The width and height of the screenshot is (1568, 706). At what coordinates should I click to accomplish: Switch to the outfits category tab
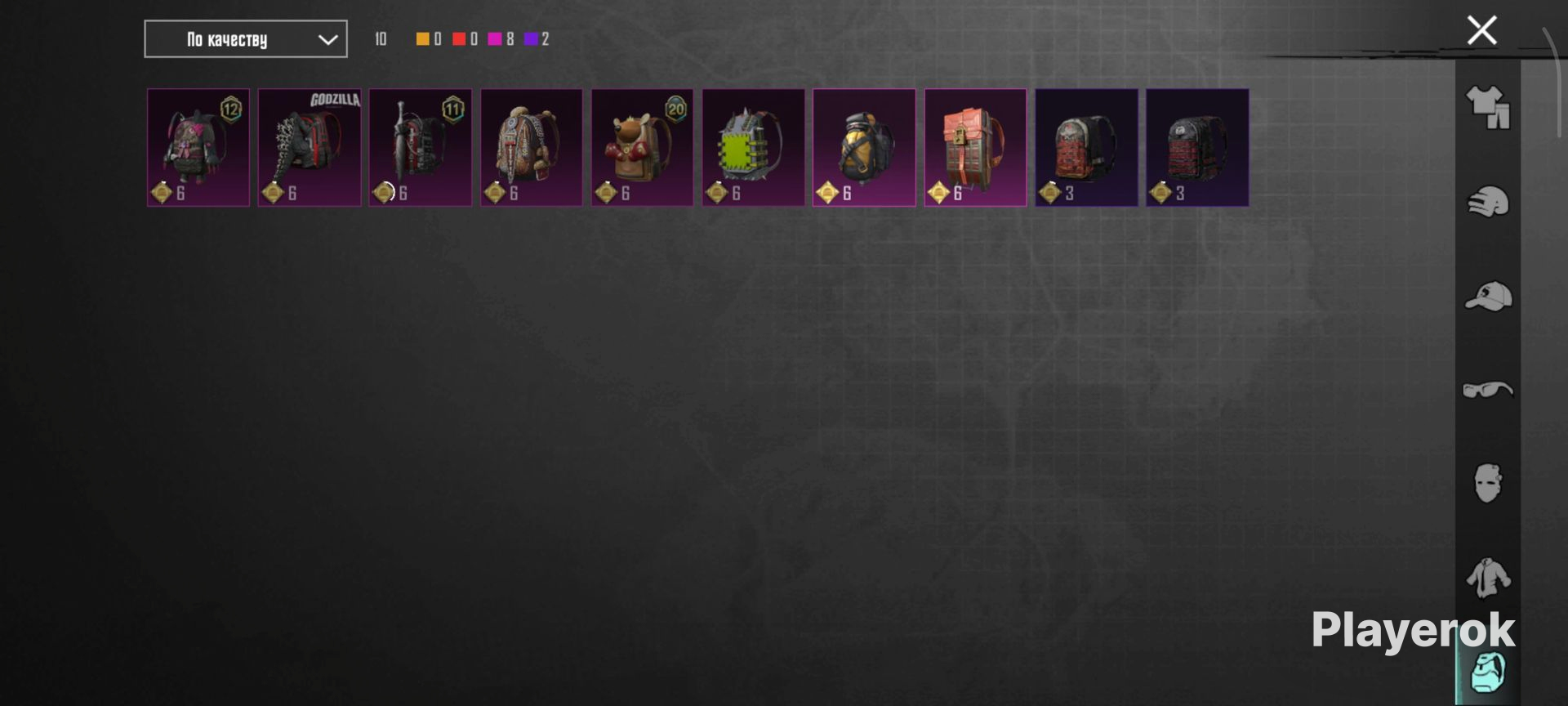click(1488, 108)
